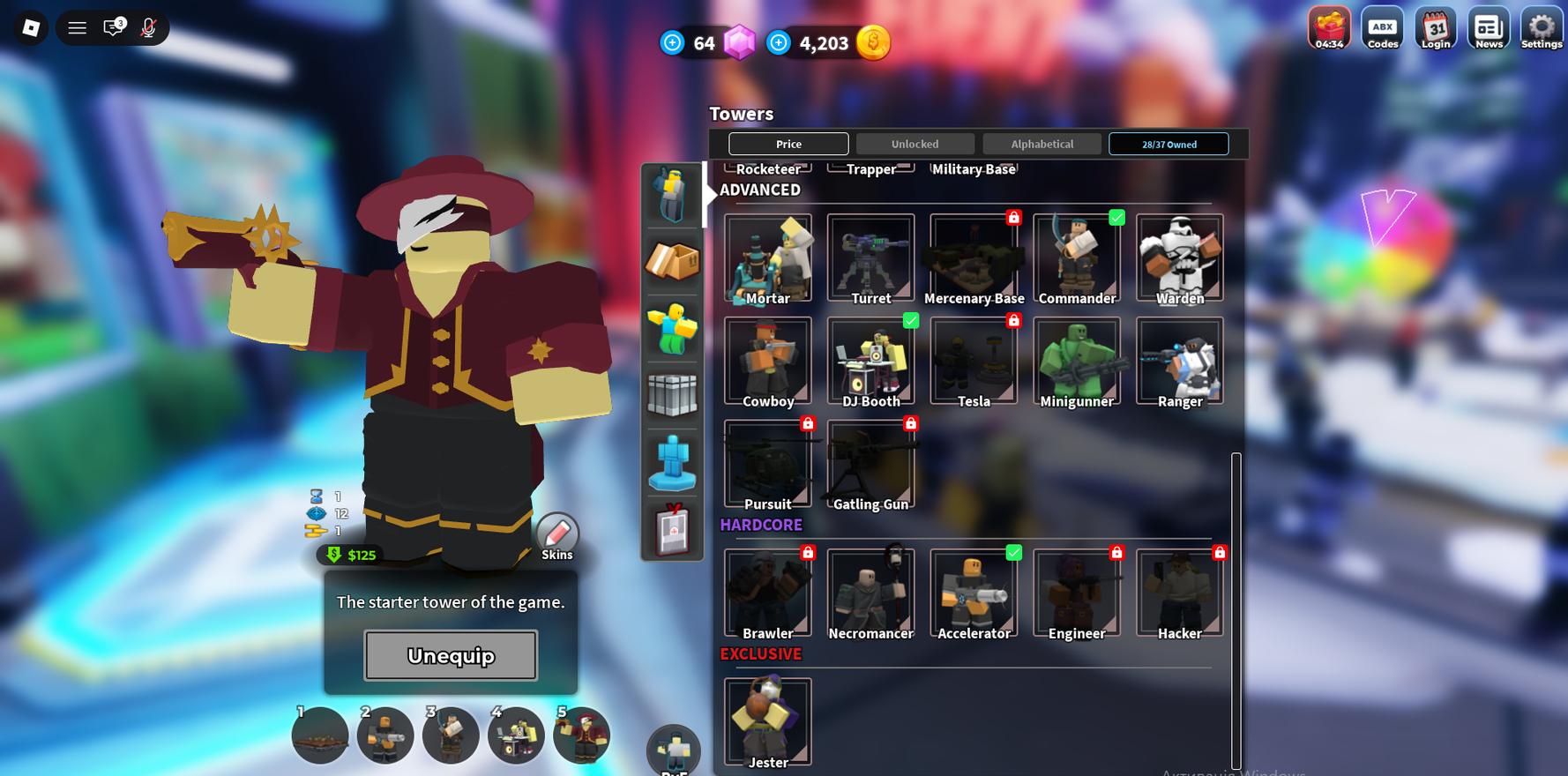1568x776 pixels.
Task: Select the DJ Booth tower
Action: click(x=870, y=362)
